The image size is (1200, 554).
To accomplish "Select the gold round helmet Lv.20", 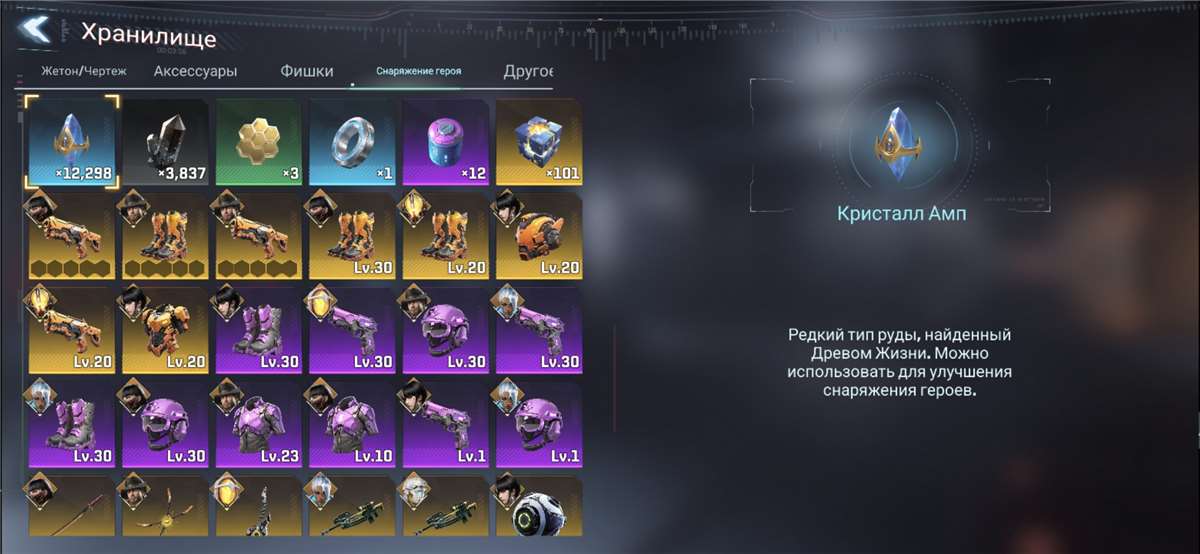I will (x=539, y=236).
